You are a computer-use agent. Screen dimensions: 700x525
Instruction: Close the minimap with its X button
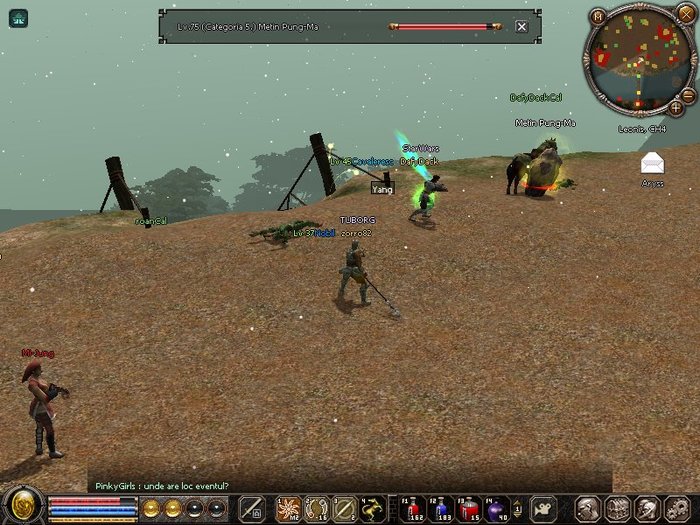click(x=686, y=17)
